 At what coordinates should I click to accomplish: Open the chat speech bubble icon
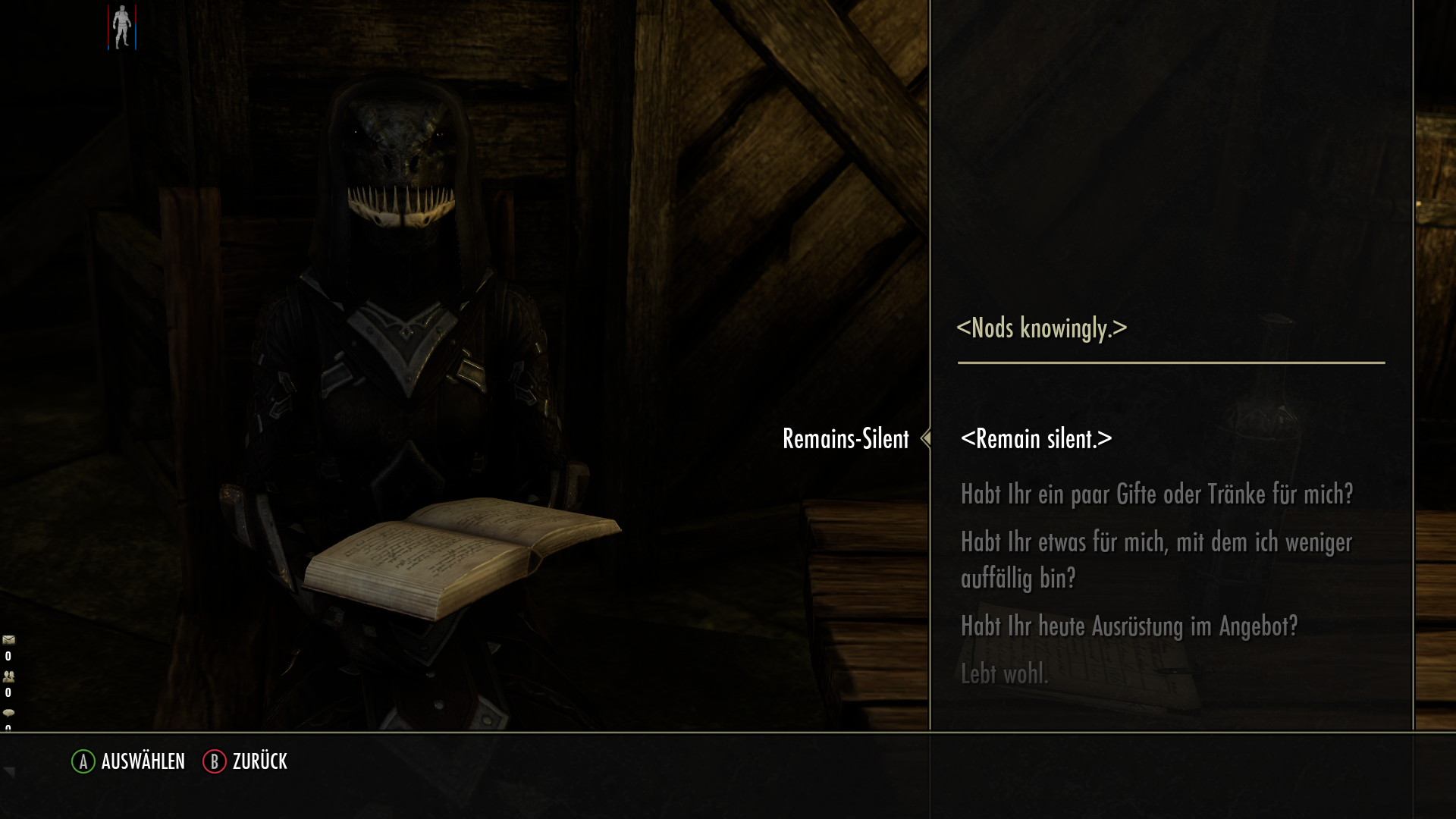coord(8,713)
